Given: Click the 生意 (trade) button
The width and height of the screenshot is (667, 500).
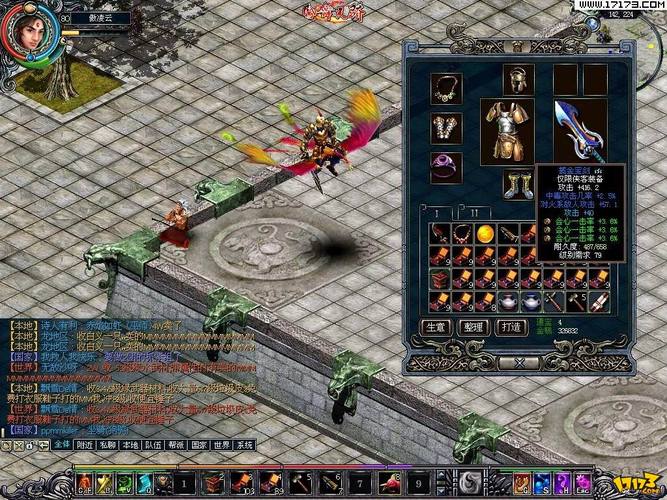Looking at the screenshot, I should pos(435,326).
